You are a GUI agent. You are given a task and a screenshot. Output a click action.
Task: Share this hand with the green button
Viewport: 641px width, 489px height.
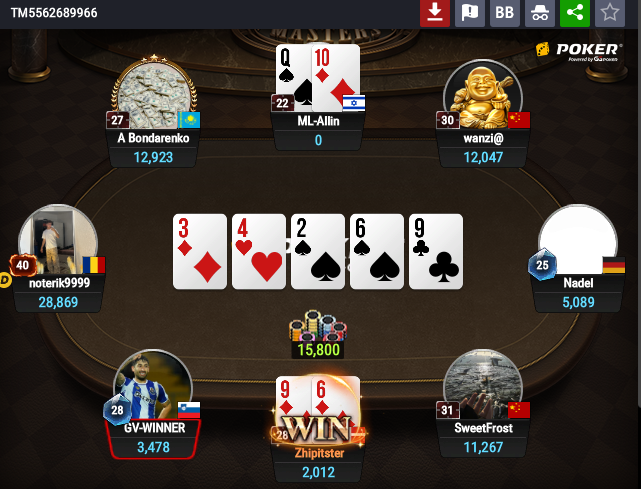point(574,13)
